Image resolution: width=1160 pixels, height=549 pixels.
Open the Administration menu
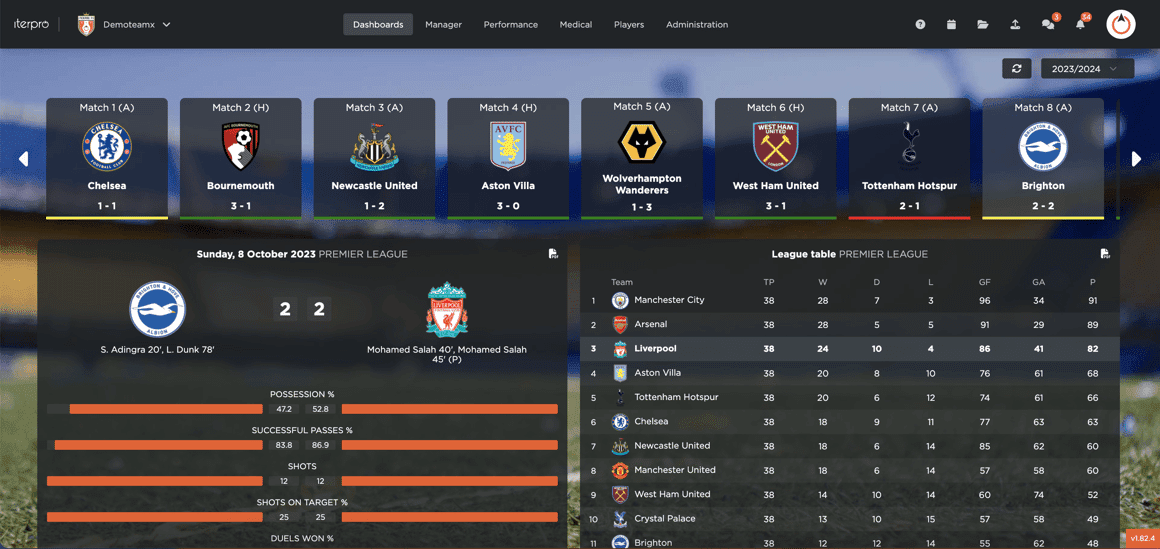point(697,24)
